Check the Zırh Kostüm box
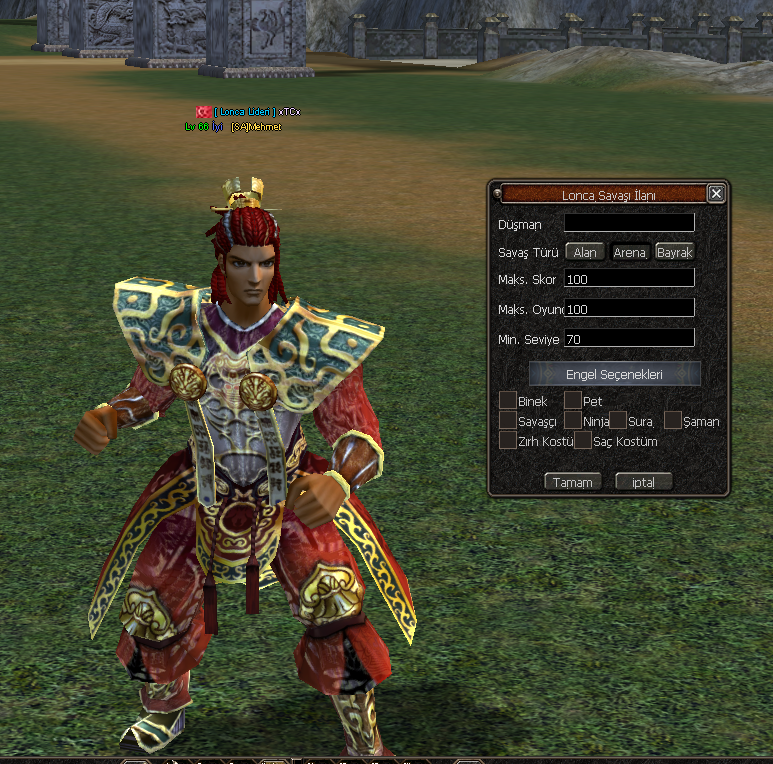This screenshot has width=773, height=764. coord(508,441)
